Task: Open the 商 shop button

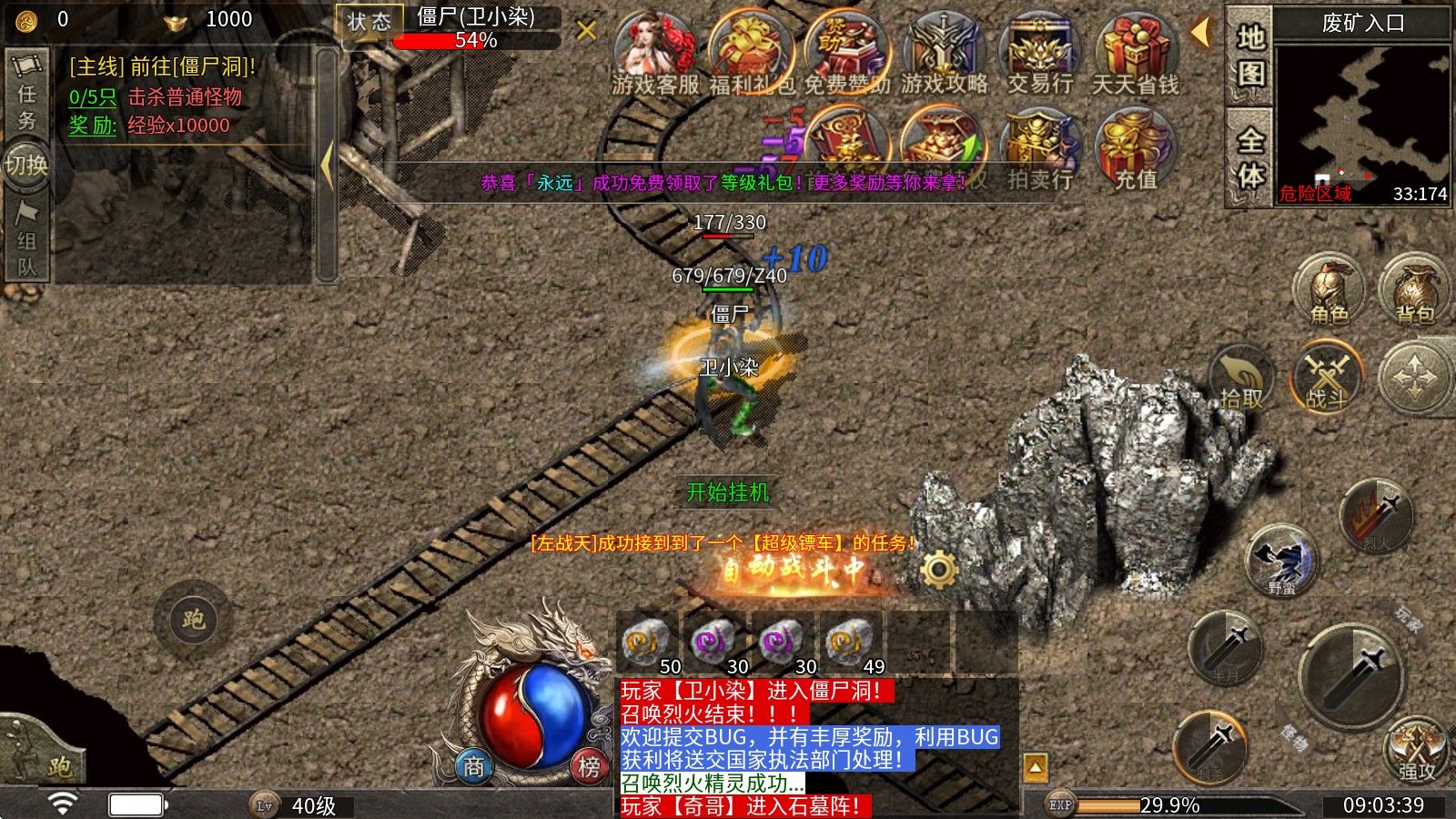Action: (474, 767)
